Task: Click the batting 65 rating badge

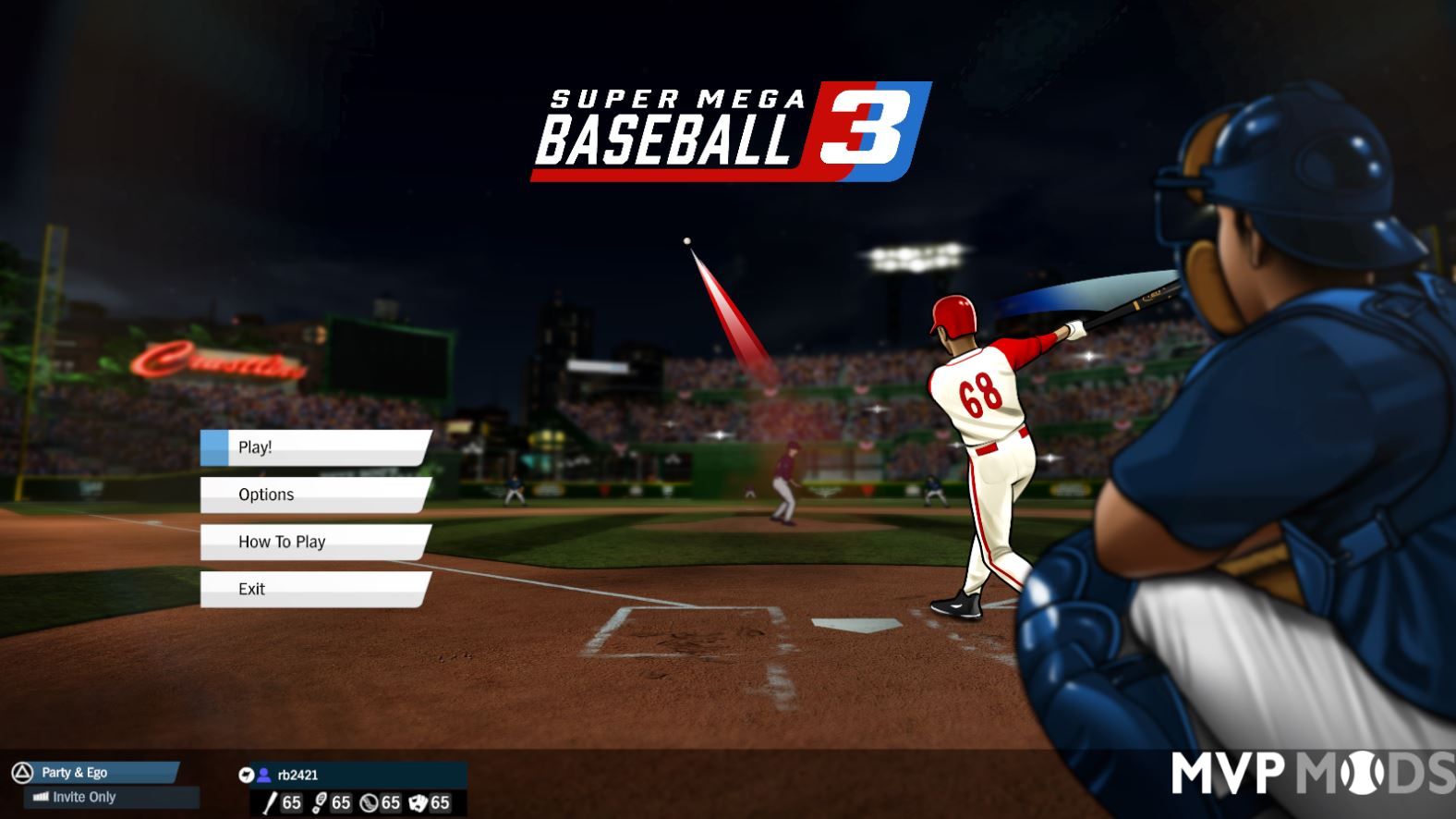Action: [x=291, y=802]
